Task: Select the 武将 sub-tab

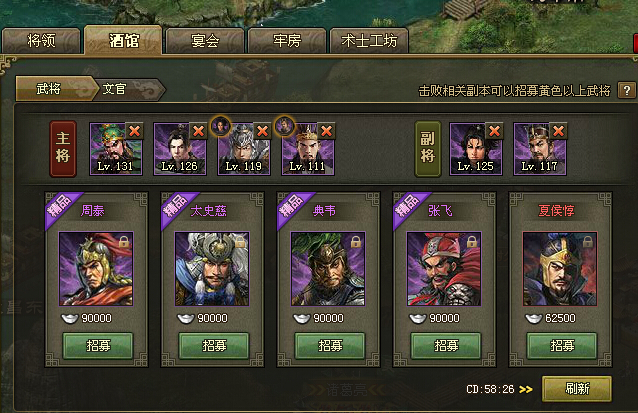Action: coord(50,88)
